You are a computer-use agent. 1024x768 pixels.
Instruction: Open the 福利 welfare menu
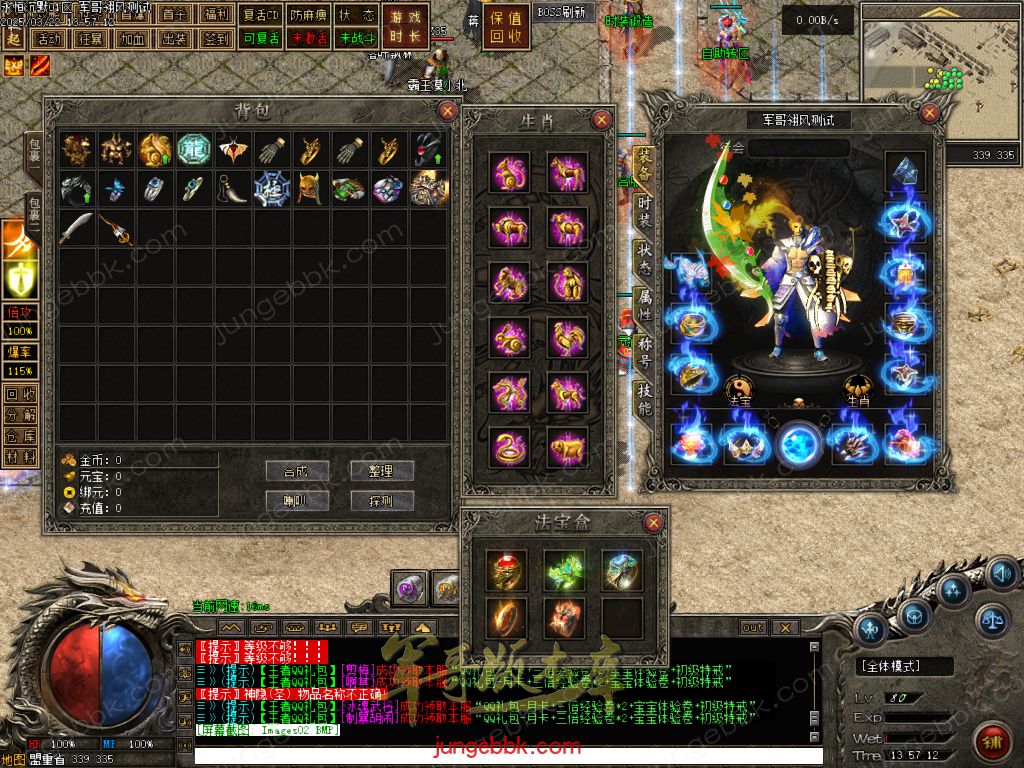[216, 15]
